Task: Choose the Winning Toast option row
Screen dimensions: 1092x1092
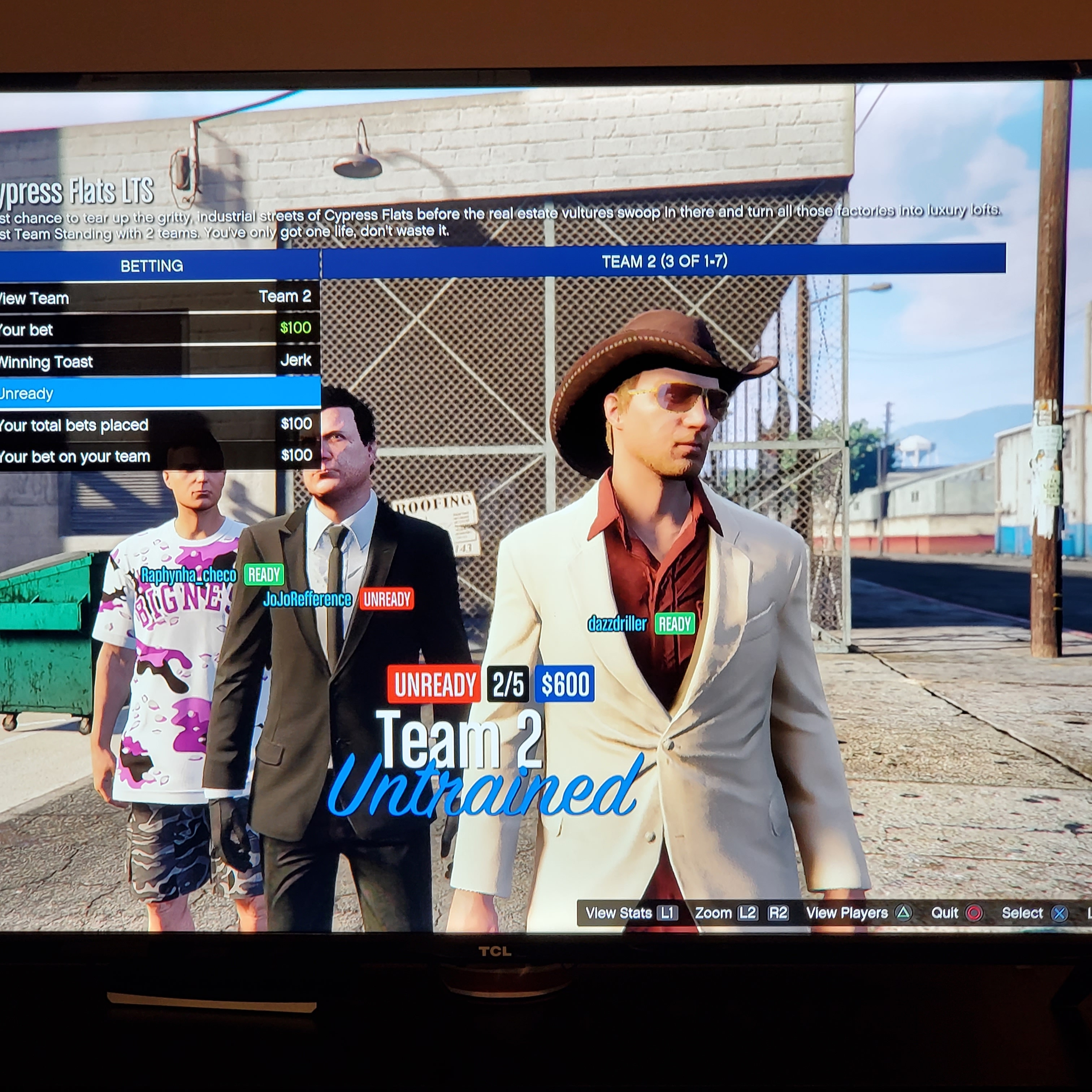Action: [x=158, y=361]
